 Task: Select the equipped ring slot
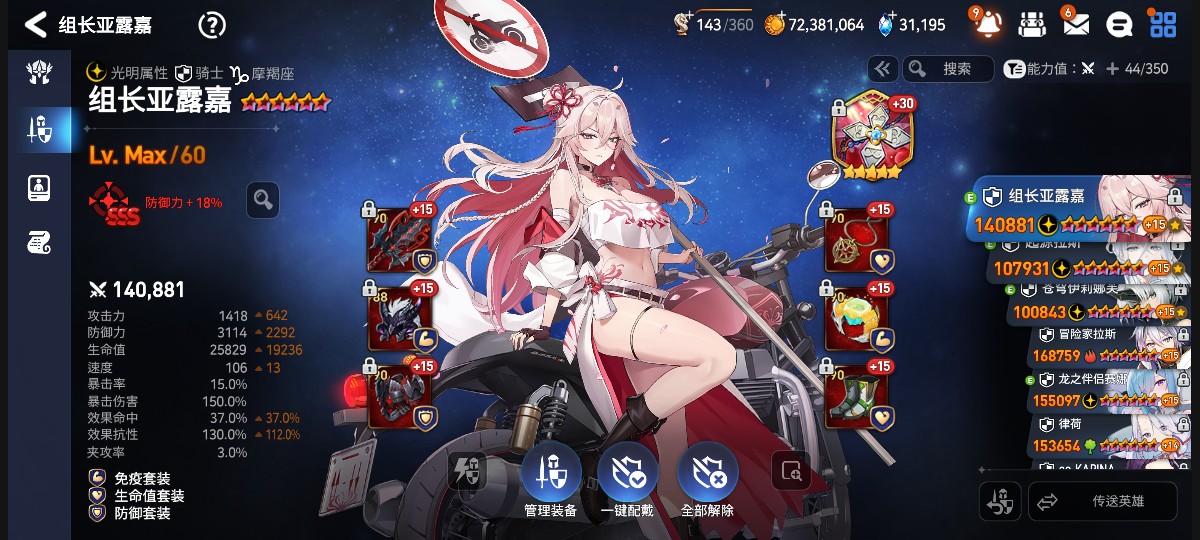(x=856, y=316)
